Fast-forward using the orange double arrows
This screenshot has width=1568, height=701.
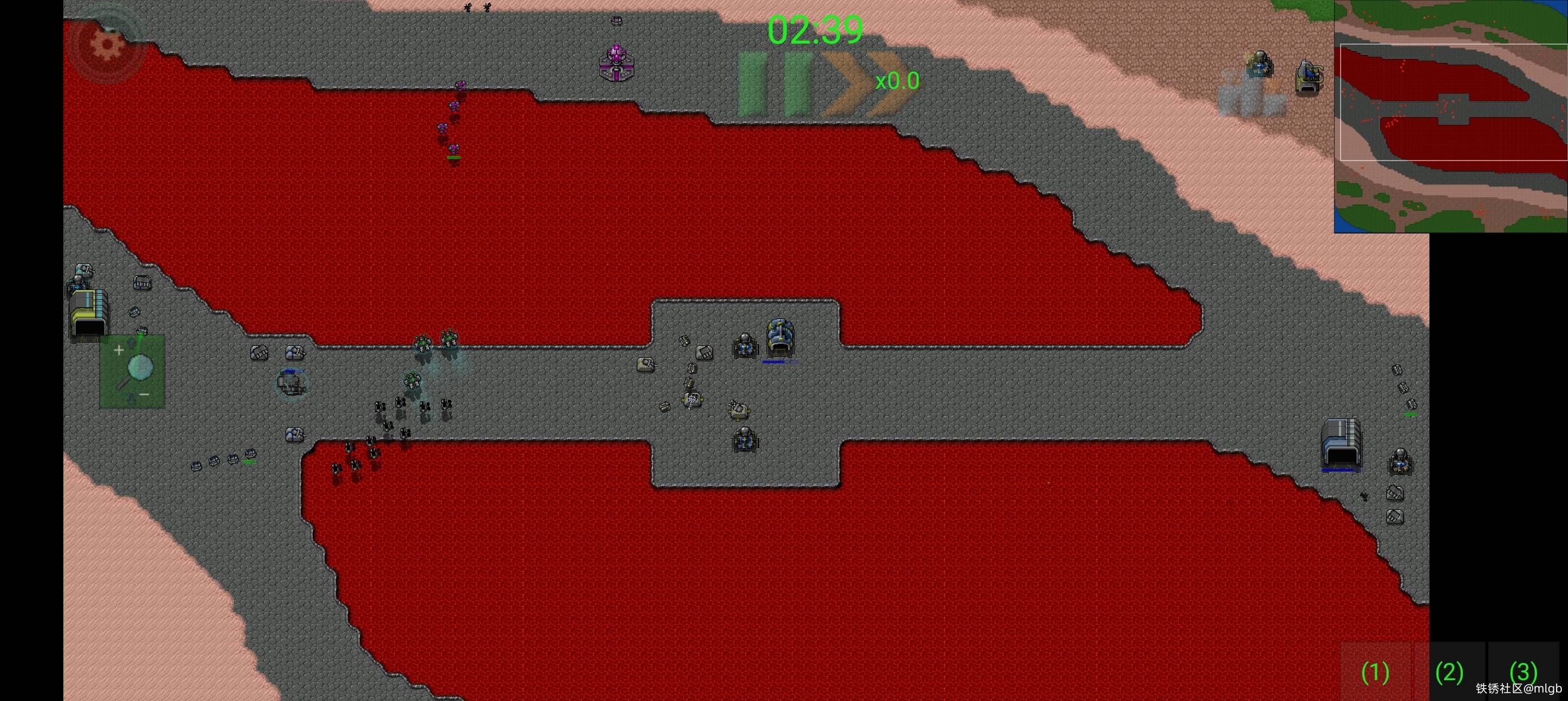coord(863,84)
